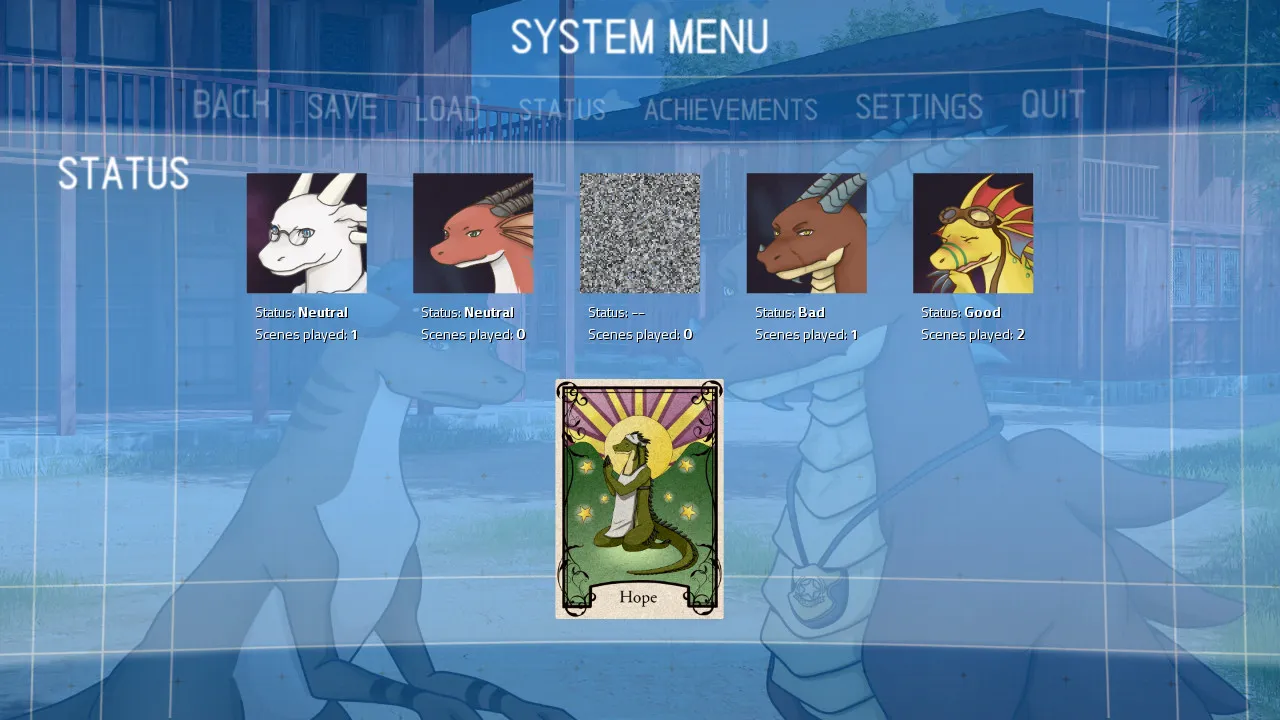The width and height of the screenshot is (1280, 720).
Task: Click the Status: Bad text label
Action: tap(789, 311)
